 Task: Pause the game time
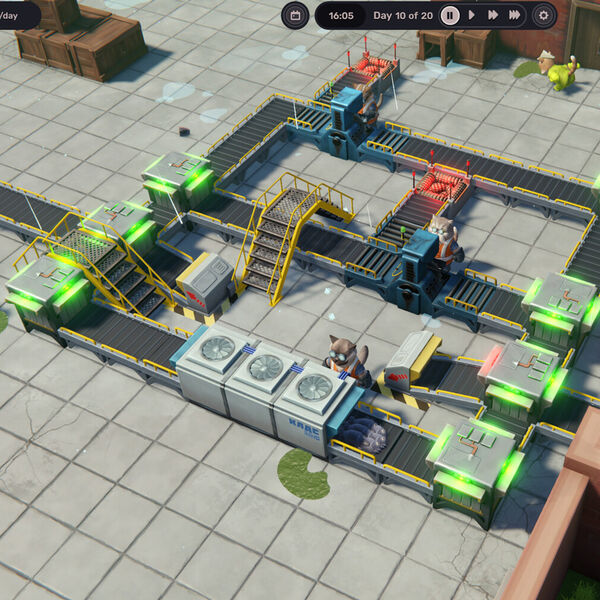450,15
